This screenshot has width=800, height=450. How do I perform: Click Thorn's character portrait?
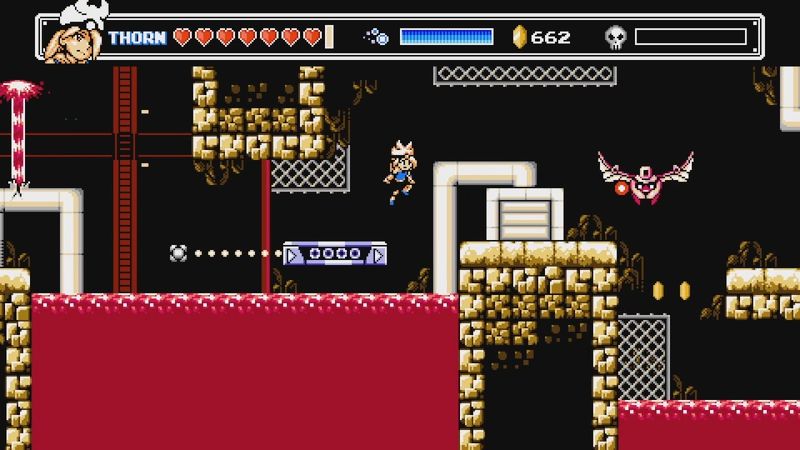pos(76,34)
